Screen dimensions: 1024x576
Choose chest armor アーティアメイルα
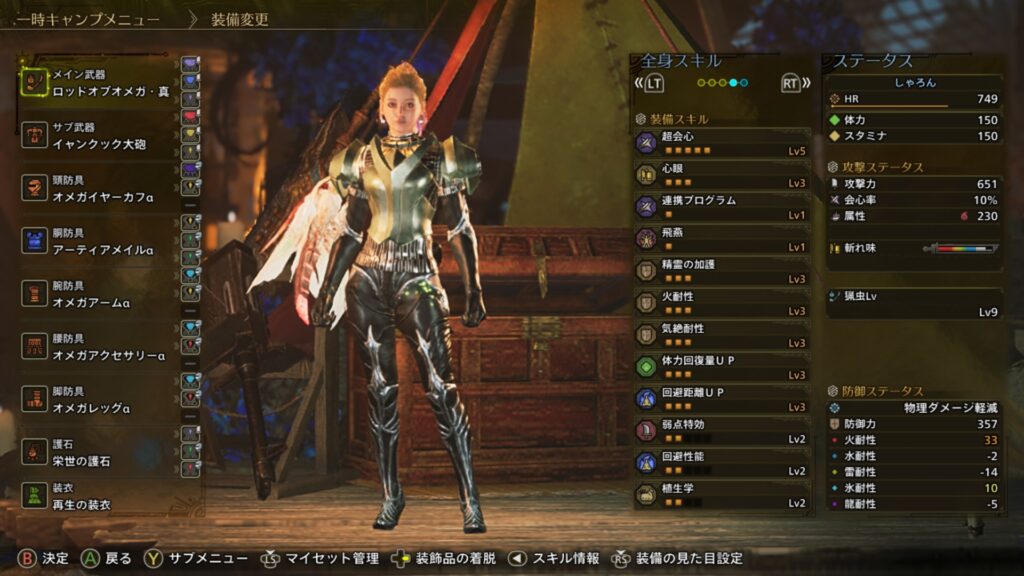click(x=98, y=241)
